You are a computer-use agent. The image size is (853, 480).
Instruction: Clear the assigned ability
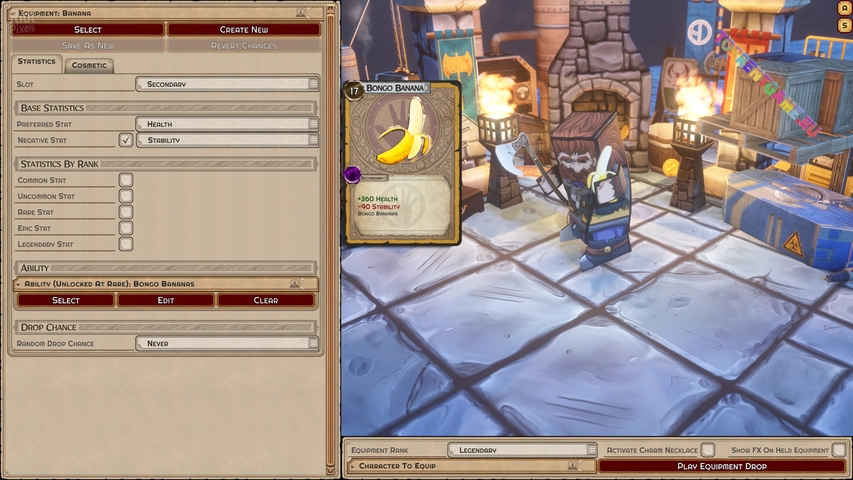[x=266, y=300]
